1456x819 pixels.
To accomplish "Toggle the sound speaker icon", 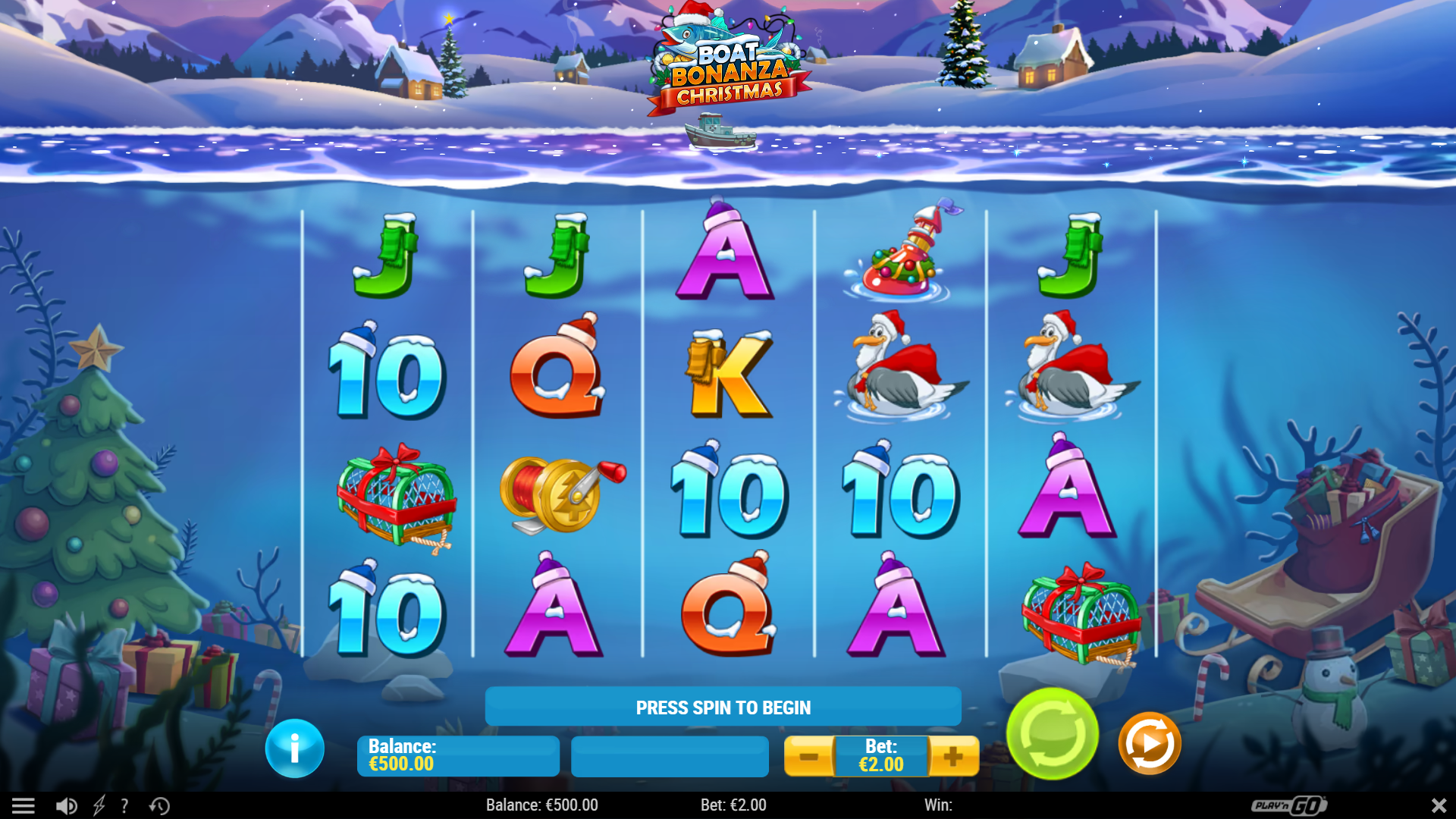I will point(66,805).
